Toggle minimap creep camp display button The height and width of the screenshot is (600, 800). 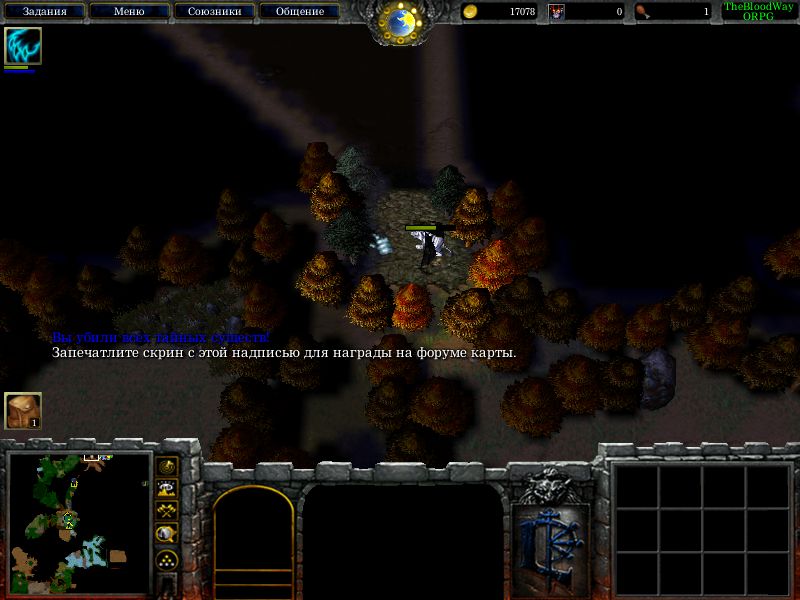(x=168, y=533)
